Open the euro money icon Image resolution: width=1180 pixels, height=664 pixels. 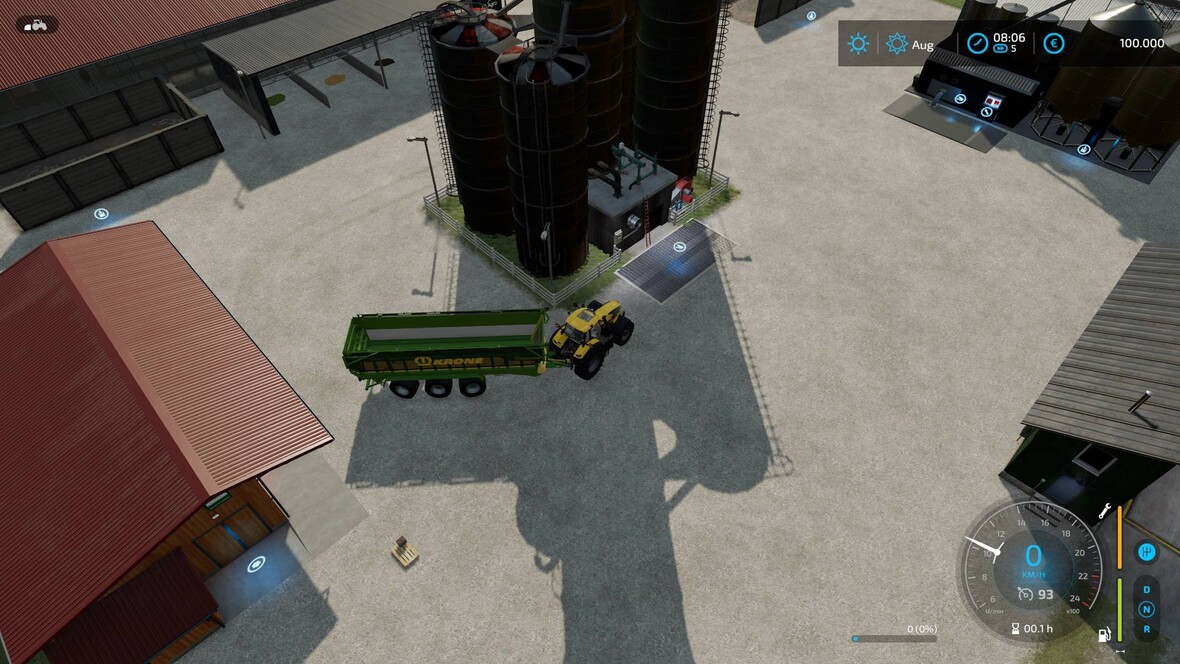[1053, 44]
